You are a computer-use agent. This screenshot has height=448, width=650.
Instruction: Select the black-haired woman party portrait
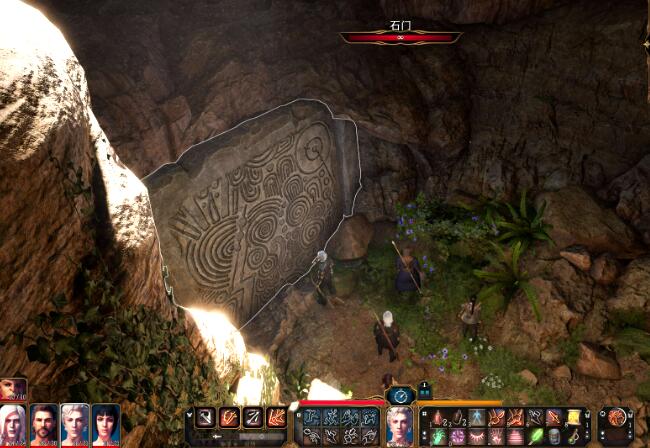[x=105, y=423]
